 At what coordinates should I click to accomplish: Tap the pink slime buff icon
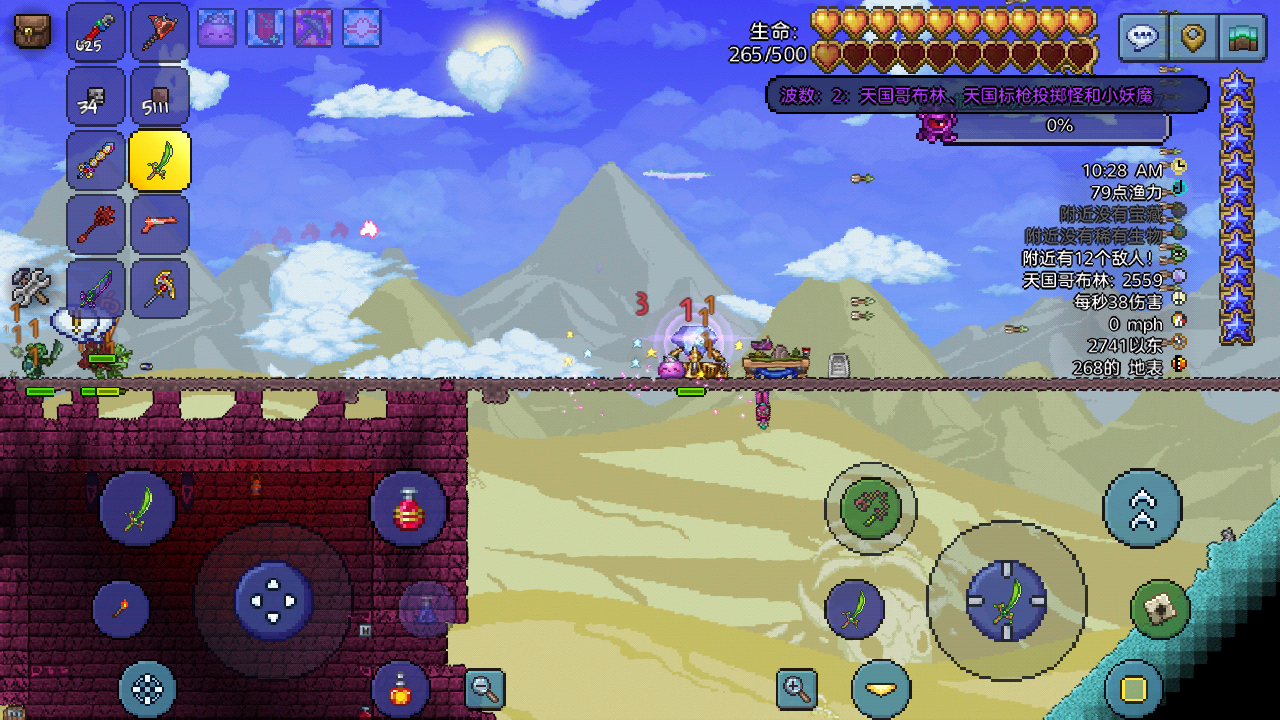(x=217, y=29)
